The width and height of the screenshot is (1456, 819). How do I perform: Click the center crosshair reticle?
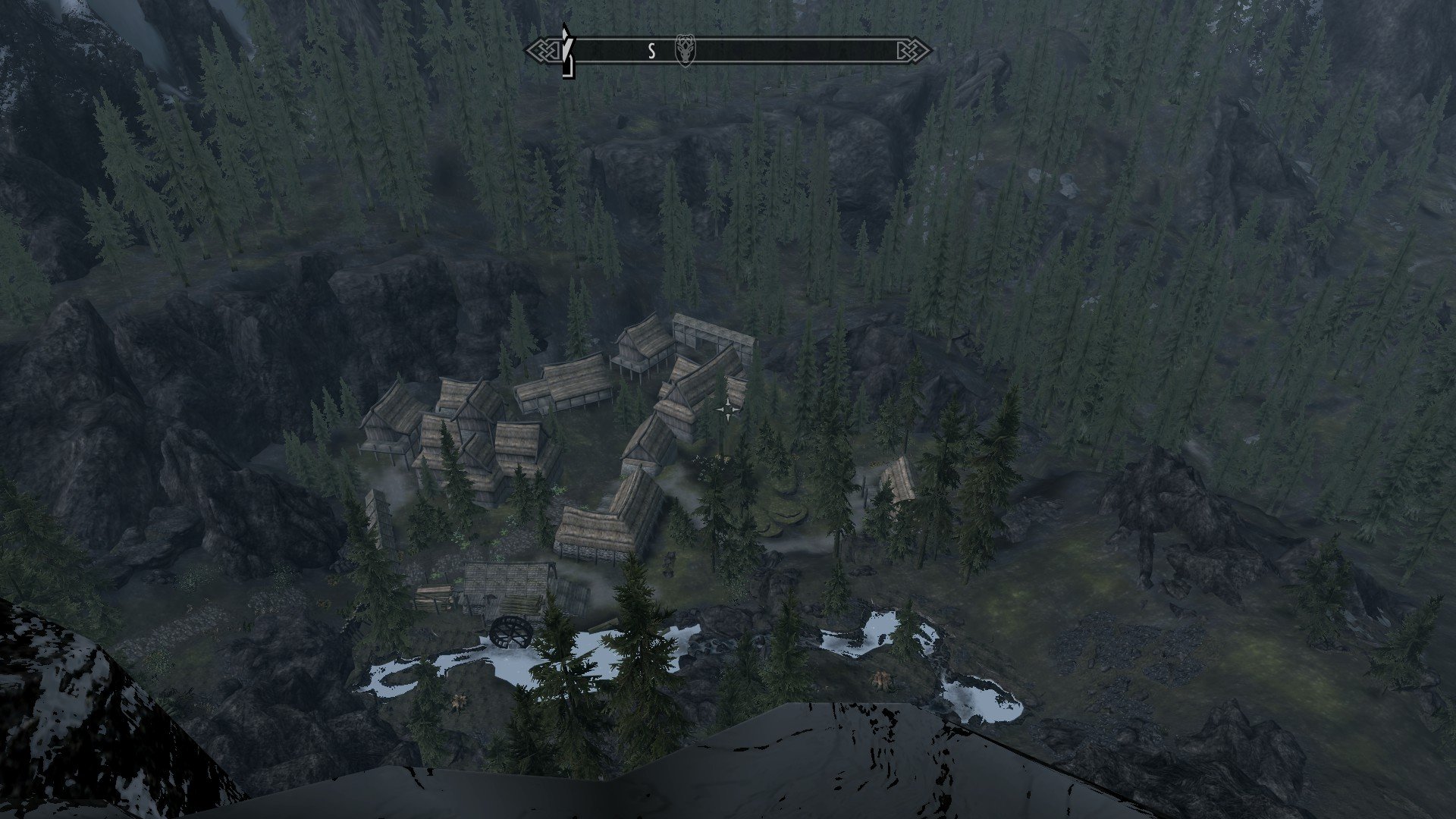point(730,408)
